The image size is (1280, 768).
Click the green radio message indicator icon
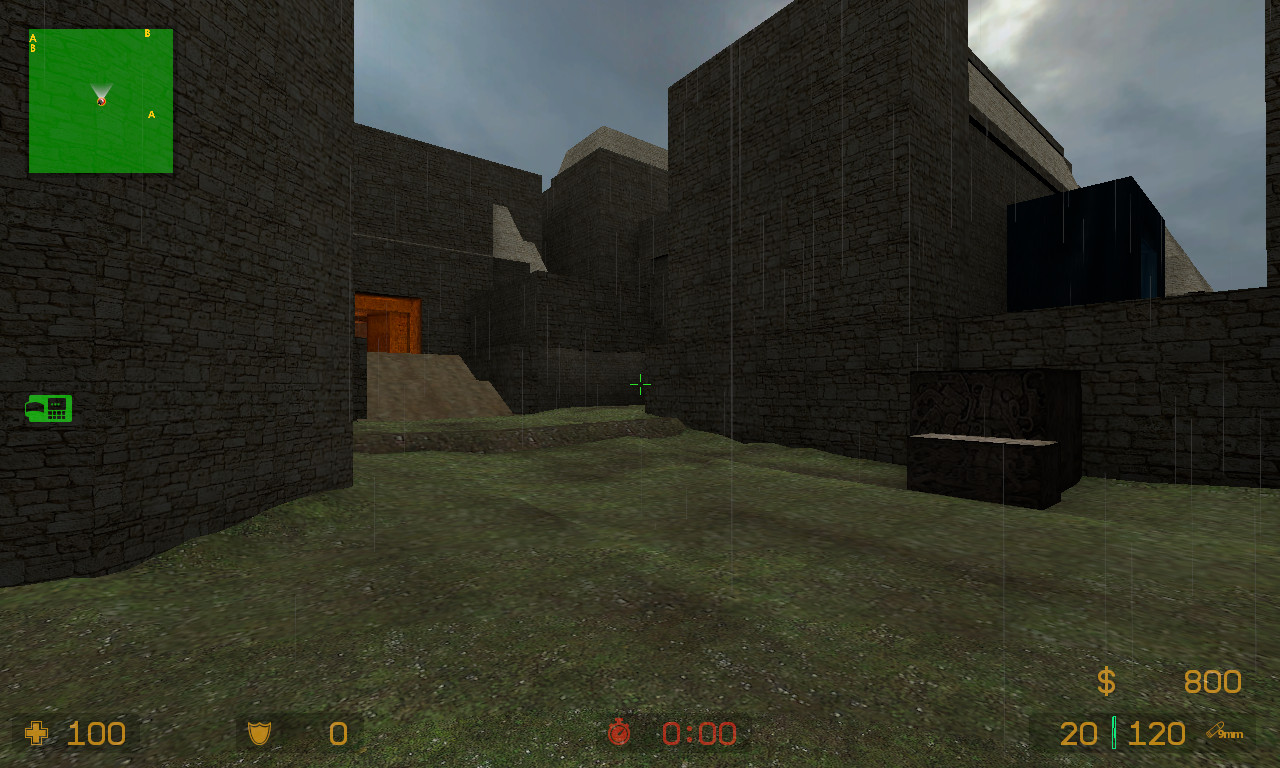click(47, 409)
